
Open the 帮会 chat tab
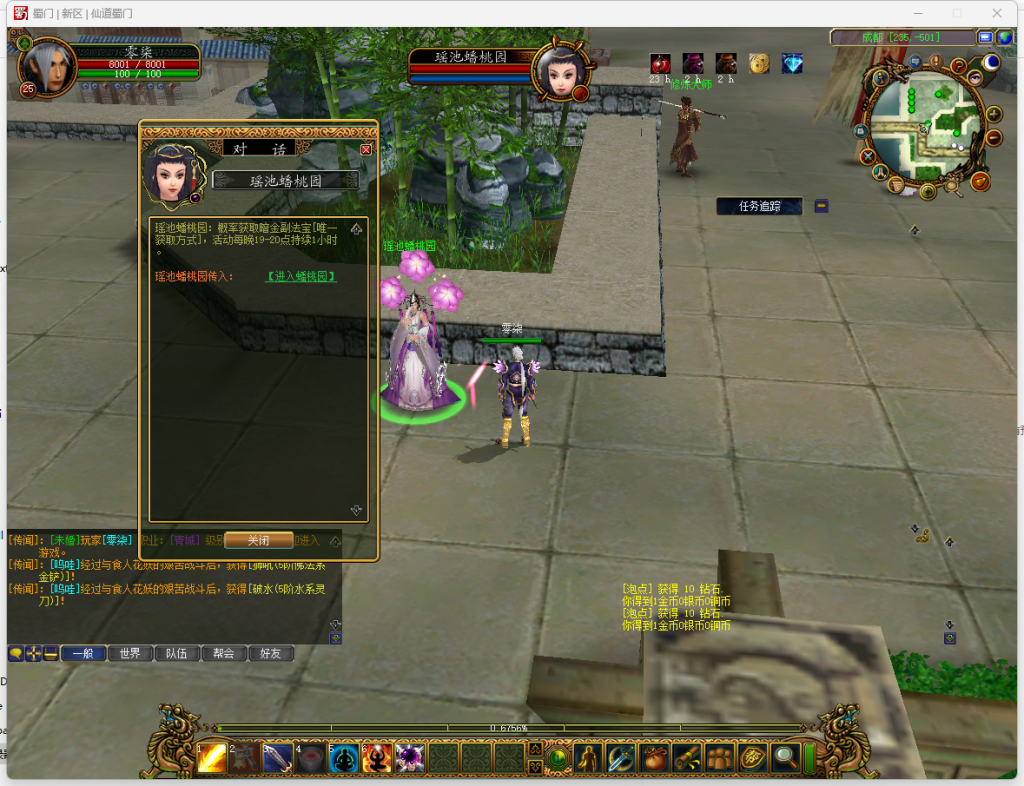(224, 653)
